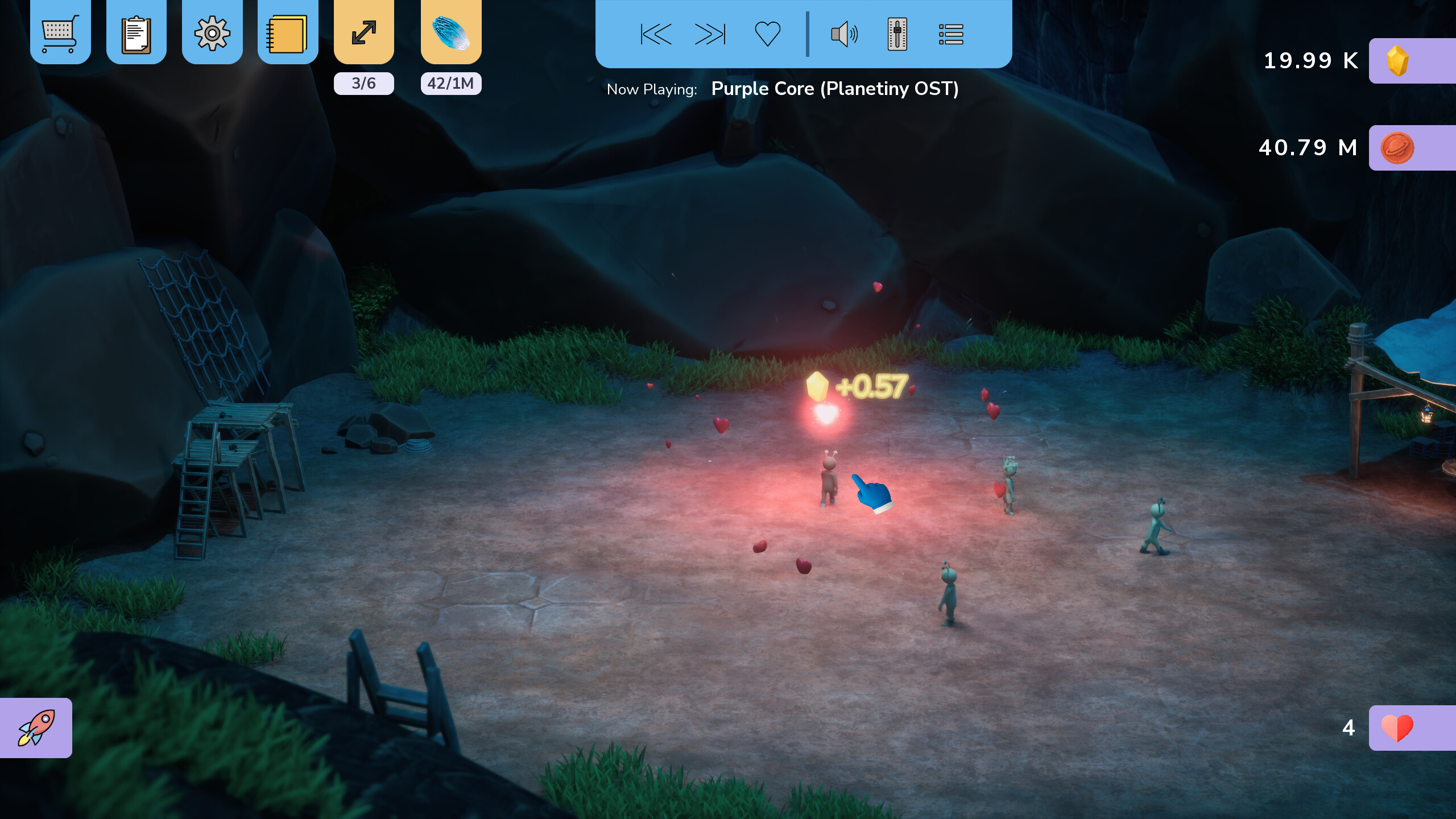
Task: Click the rocket launch button
Action: click(35, 727)
